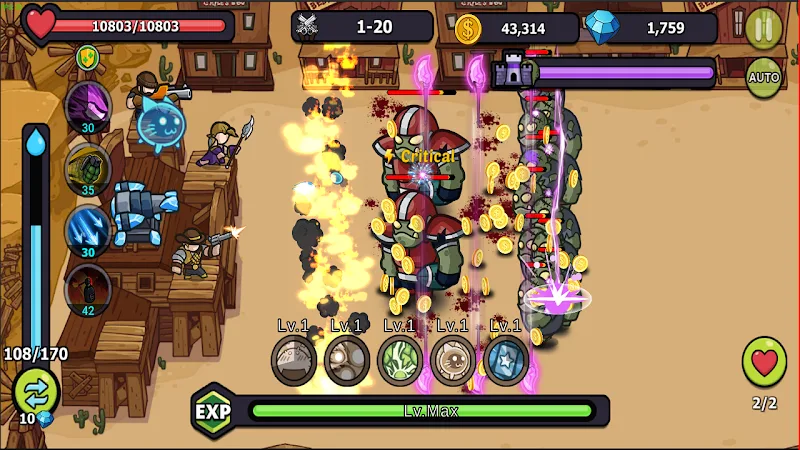Click the green shield buff icon
The height and width of the screenshot is (450, 800).
tap(87, 58)
